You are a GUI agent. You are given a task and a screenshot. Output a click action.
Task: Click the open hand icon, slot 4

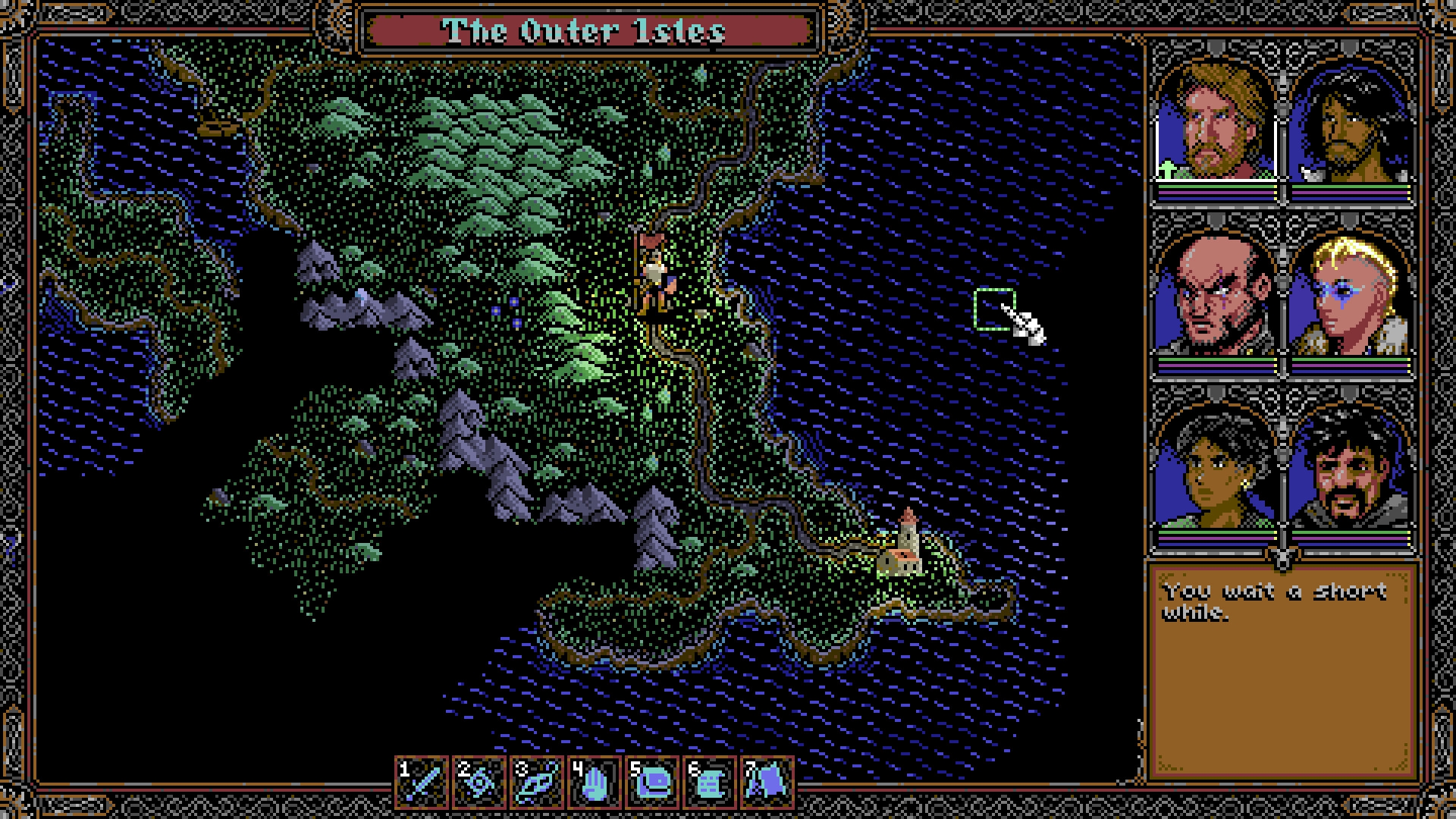tap(595, 781)
